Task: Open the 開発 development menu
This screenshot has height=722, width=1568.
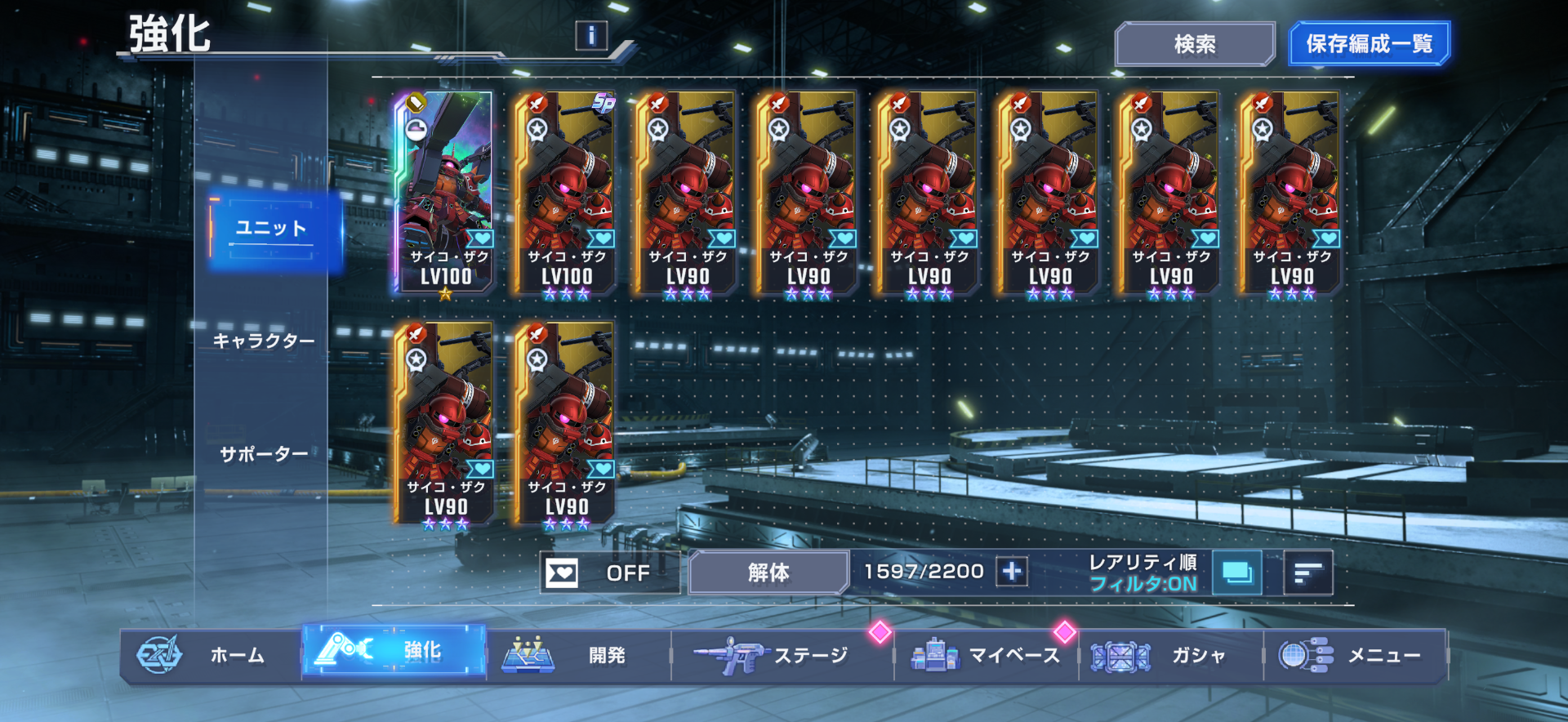Action: (x=577, y=655)
